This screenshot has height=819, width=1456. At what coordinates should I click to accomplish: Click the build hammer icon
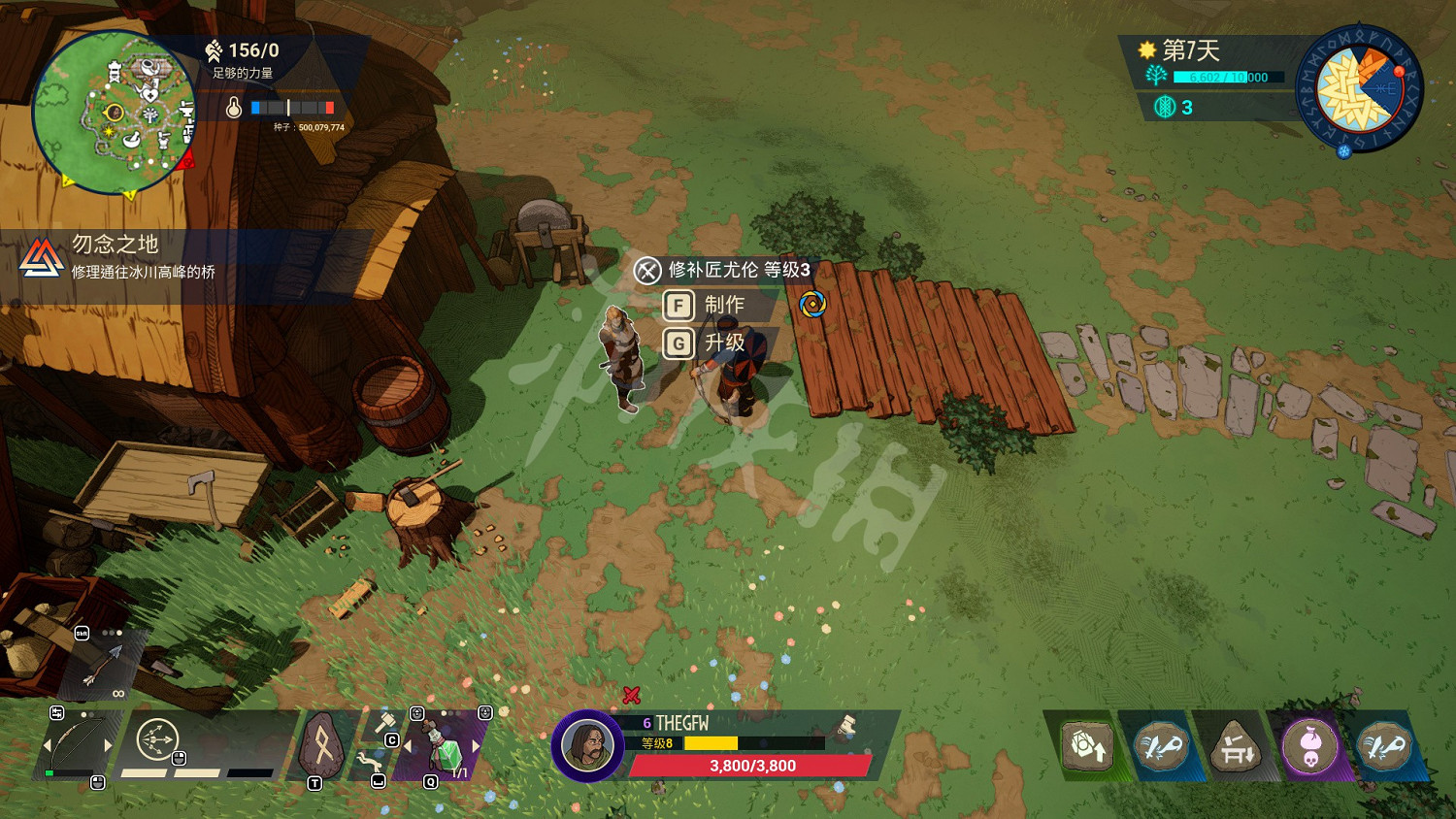(x=384, y=723)
